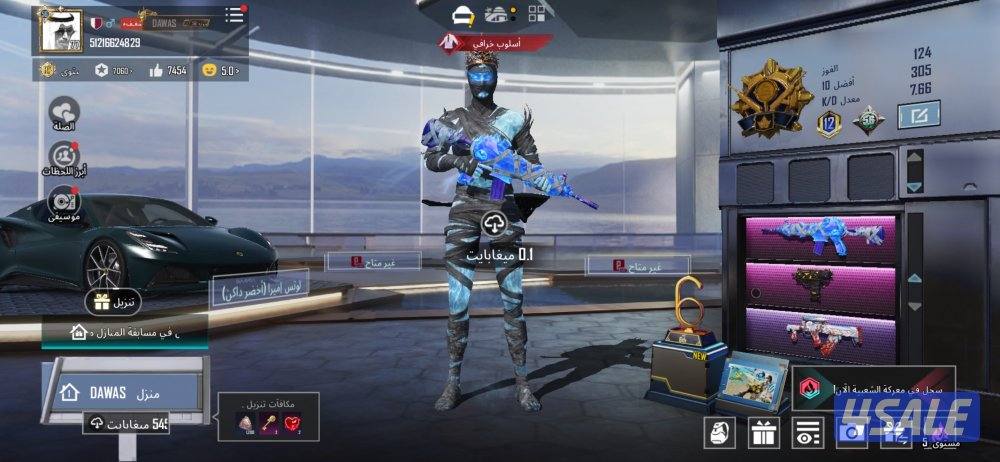Open the list menu beside the player name
This screenshot has height=462, width=1000.
pos(234,16)
